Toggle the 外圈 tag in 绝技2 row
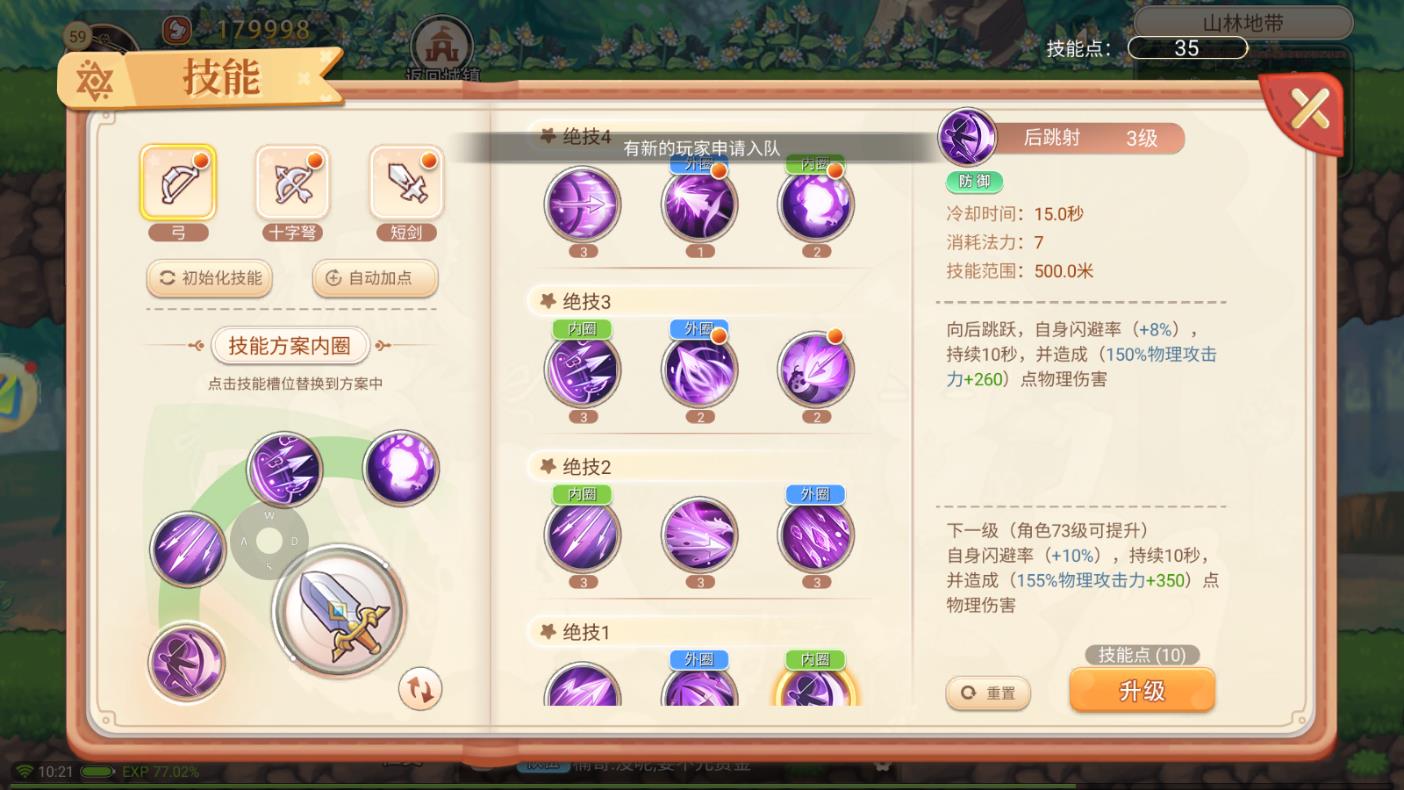Viewport: 1404px width, 790px height. pos(816,493)
